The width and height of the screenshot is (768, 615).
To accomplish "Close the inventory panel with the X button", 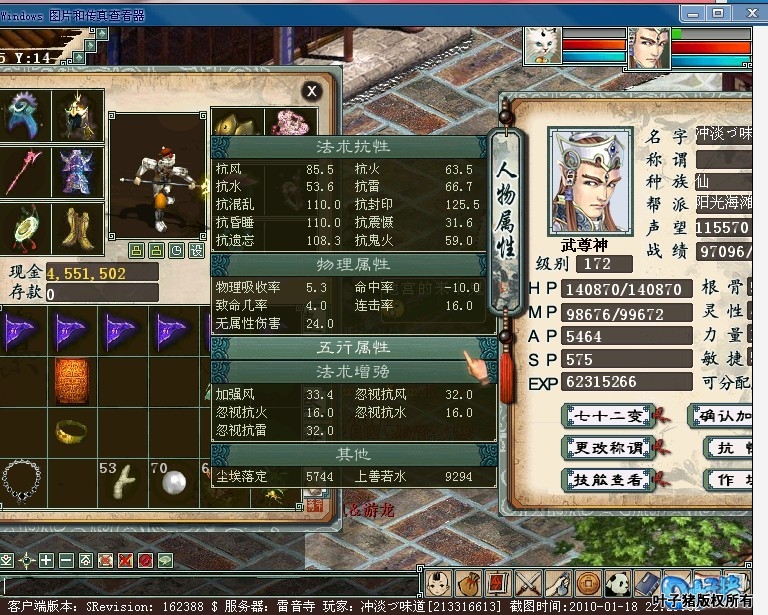I will click(312, 91).
